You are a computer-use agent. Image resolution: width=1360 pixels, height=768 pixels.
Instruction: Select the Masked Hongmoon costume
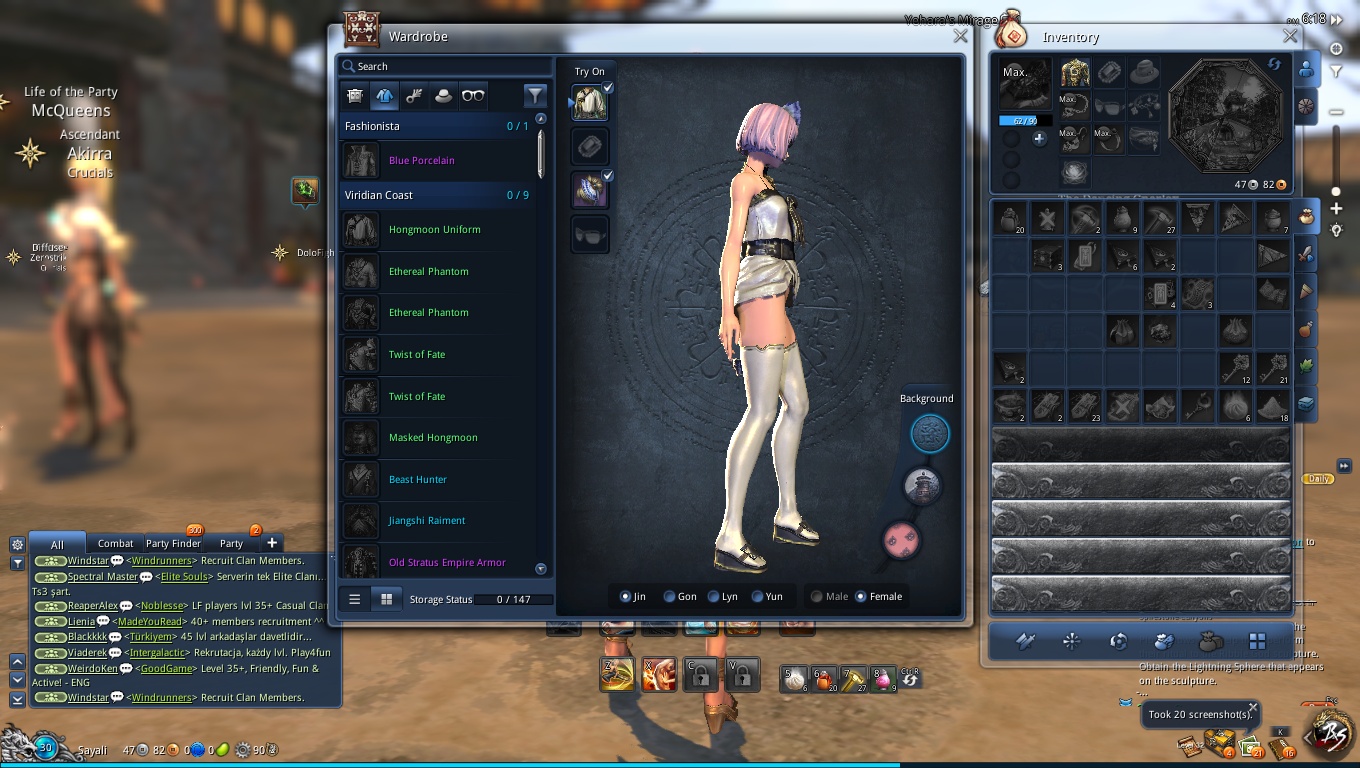pos(433,438)
